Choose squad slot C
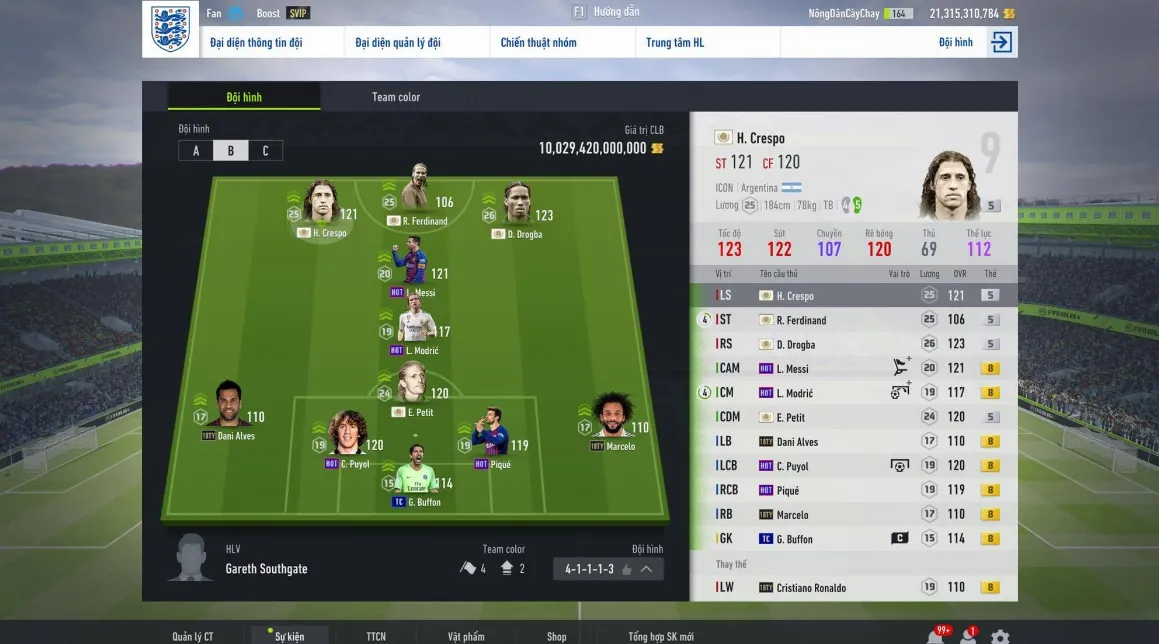 click(x=265, y=151)
